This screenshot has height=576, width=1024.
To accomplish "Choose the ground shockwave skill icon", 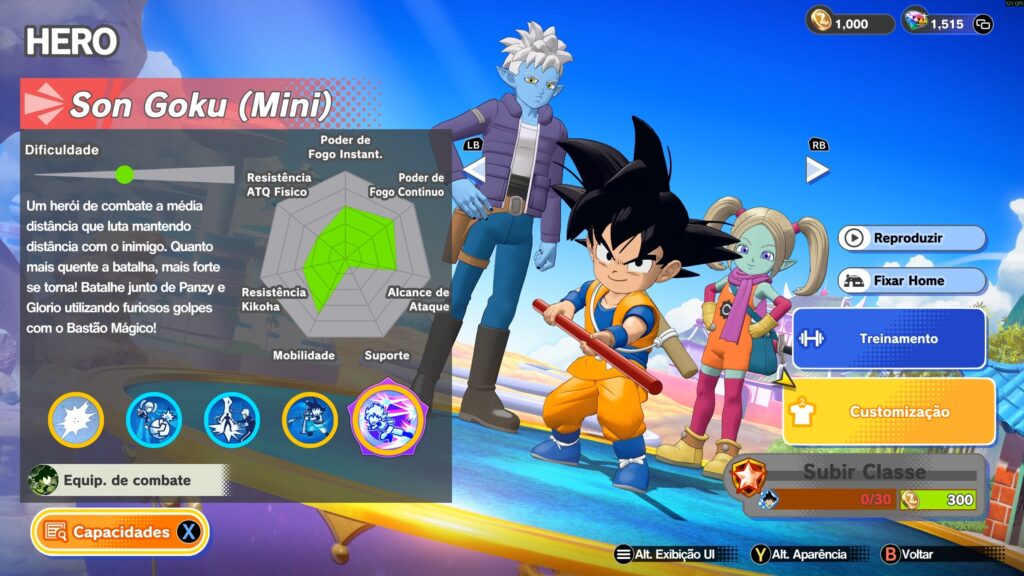I will click(x=232, y=420).
